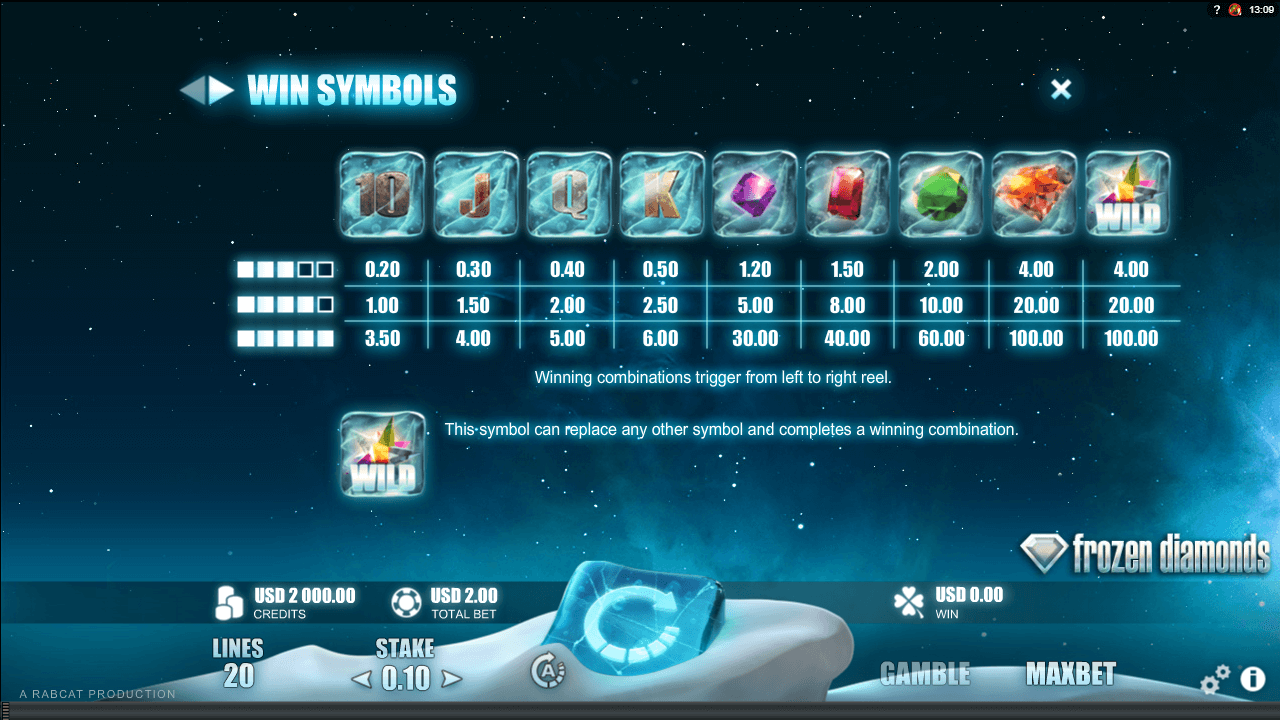
Task: Go to the next paytable page
Action: coord(221,91)
